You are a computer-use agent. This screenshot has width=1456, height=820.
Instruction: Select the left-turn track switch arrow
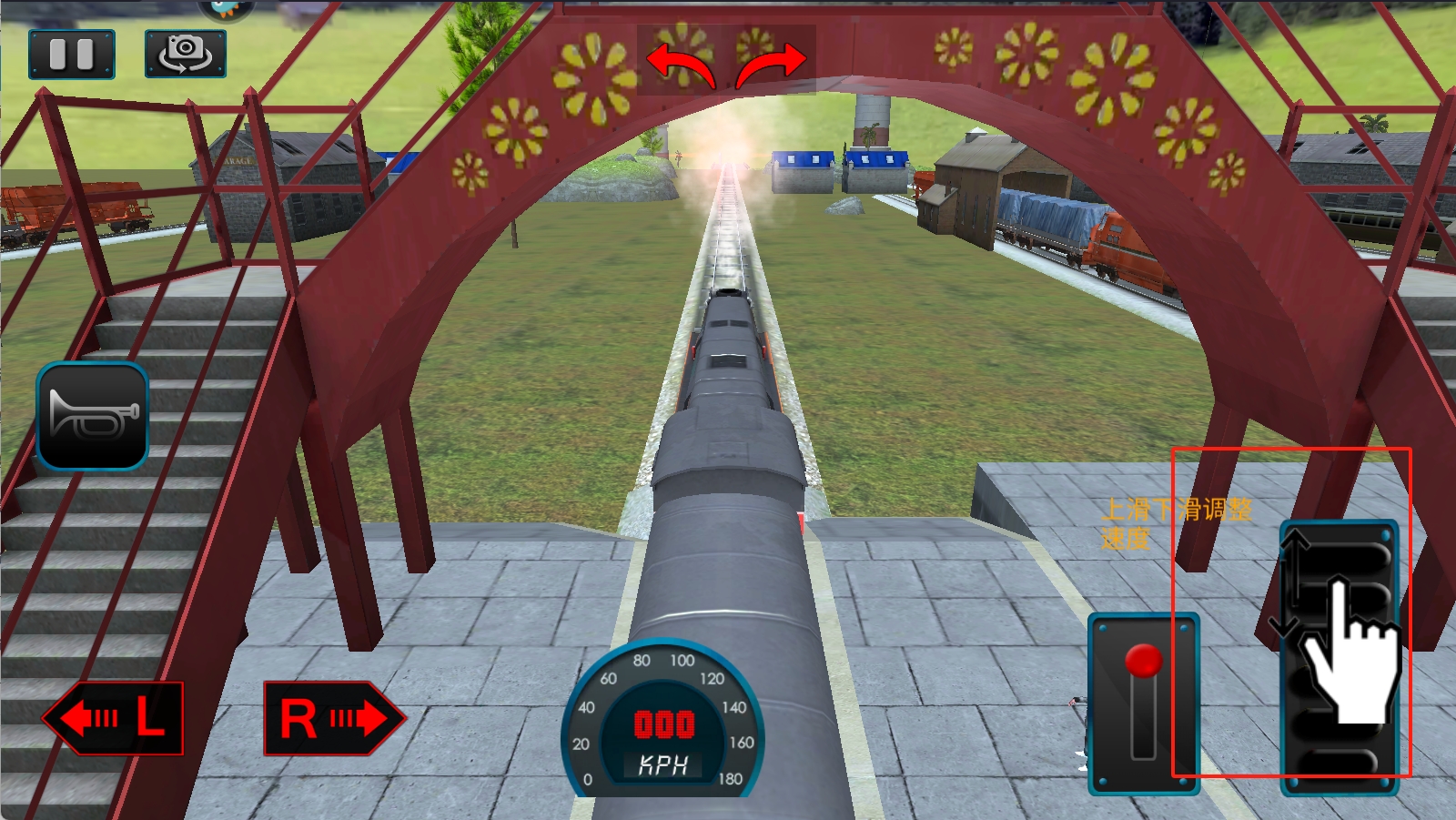[680, 66]
